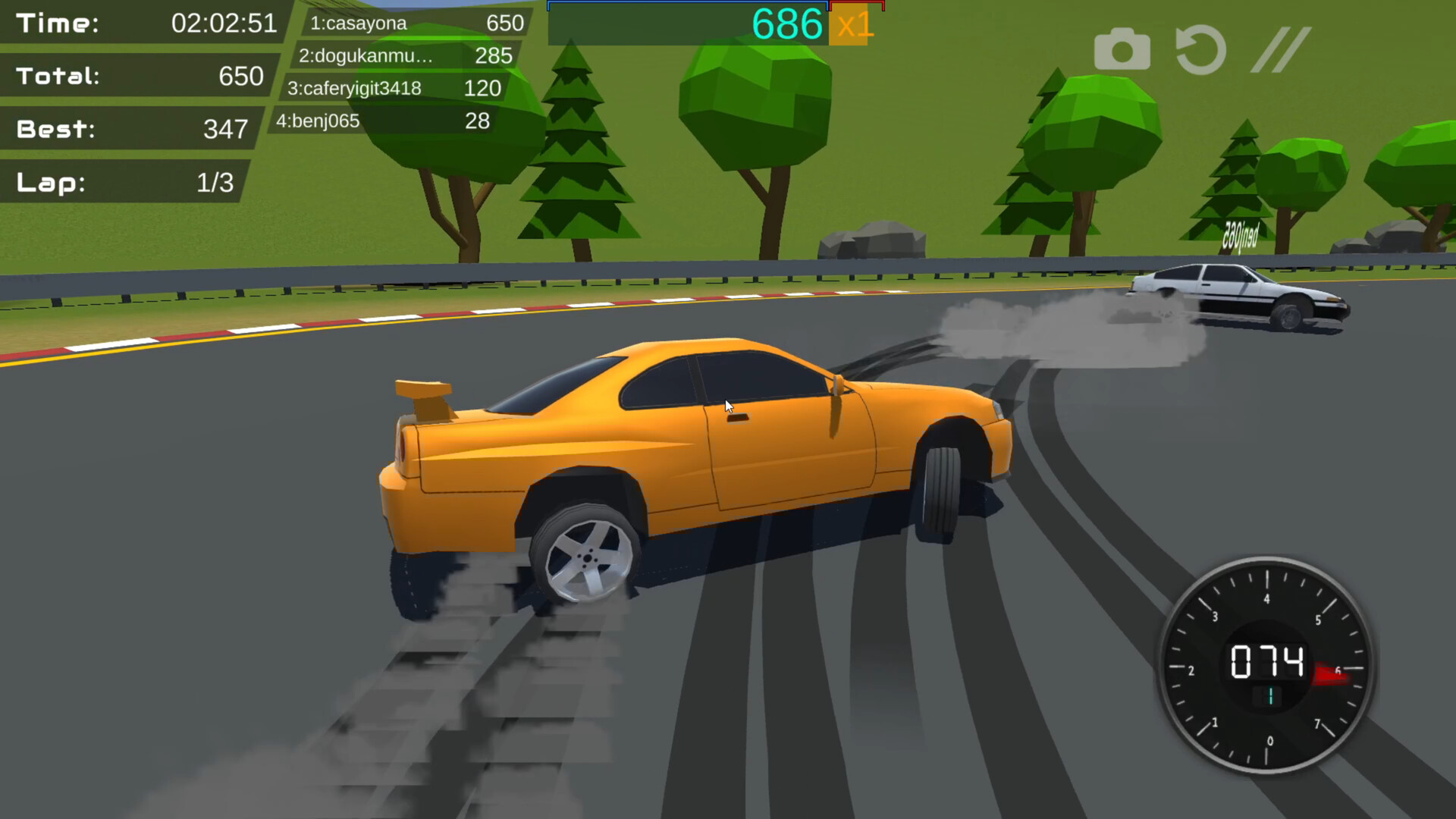Screen dimensions: 1456x819
Task: Select dogukanmu... leaderboard row
Action: (404, 56)
